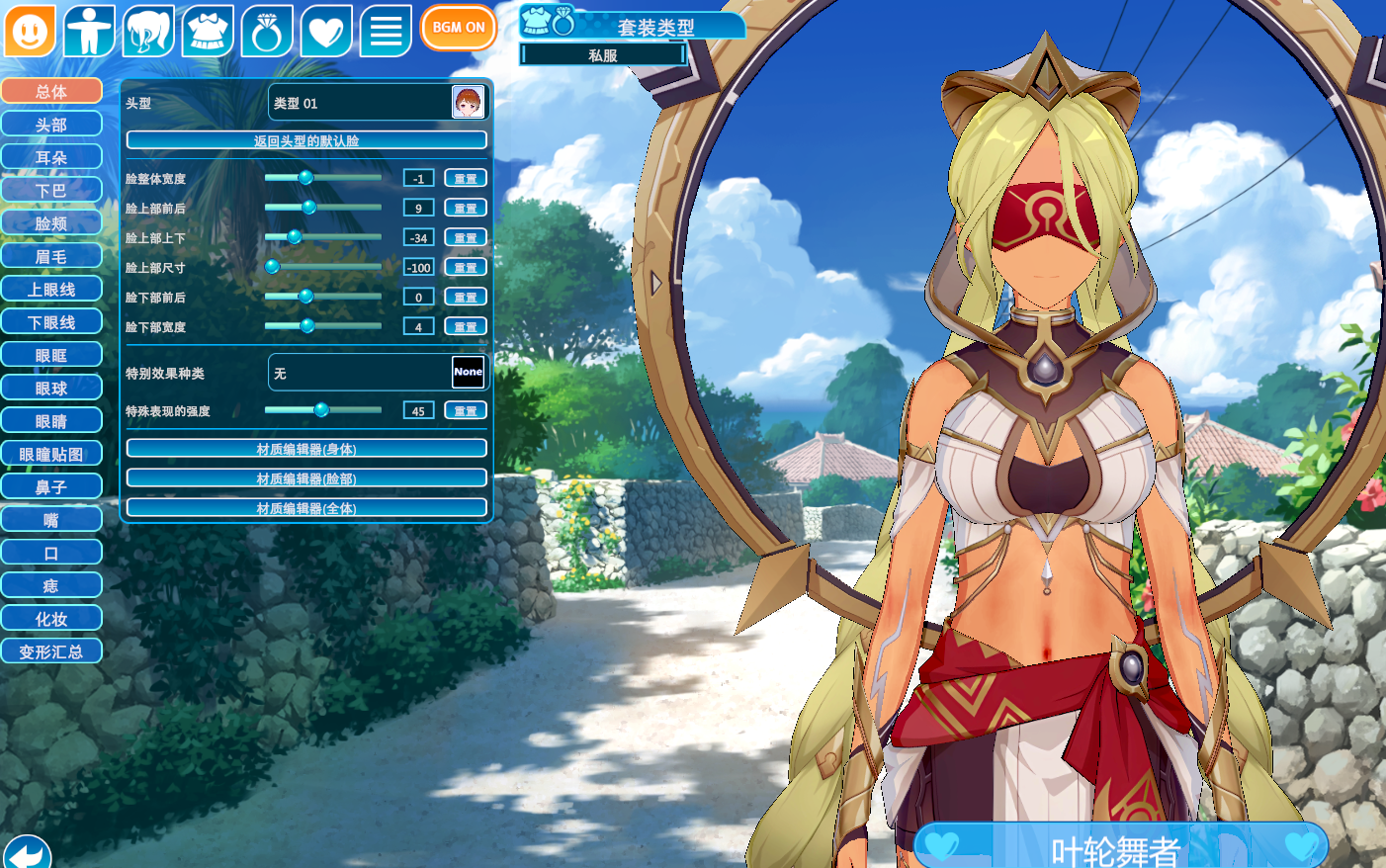Choose the 眼瞳贴图 tab
The image size is (1386, 868).
point(51,454)
